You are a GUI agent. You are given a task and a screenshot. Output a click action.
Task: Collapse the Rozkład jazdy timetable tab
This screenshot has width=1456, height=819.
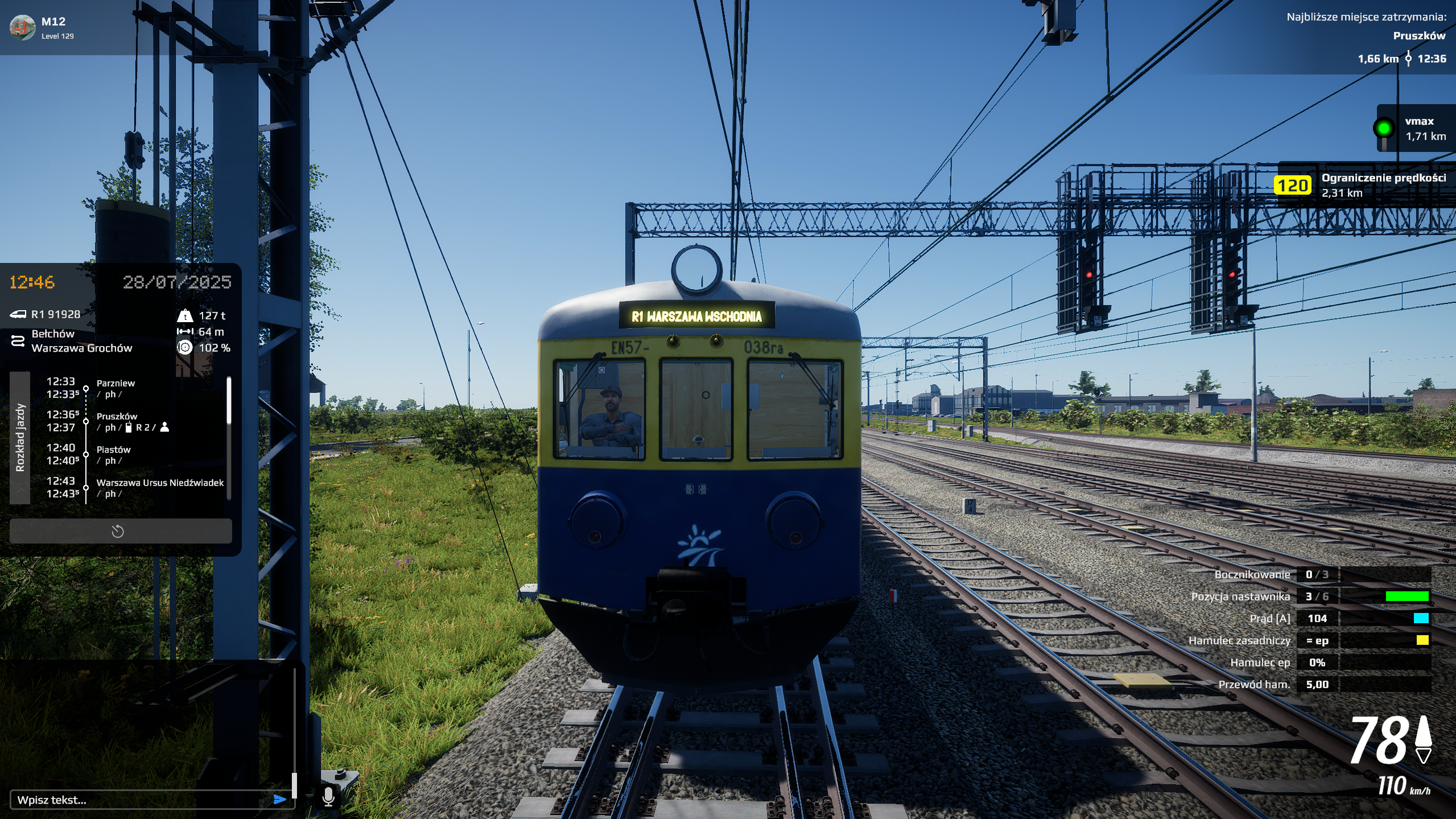pos(20,437)
